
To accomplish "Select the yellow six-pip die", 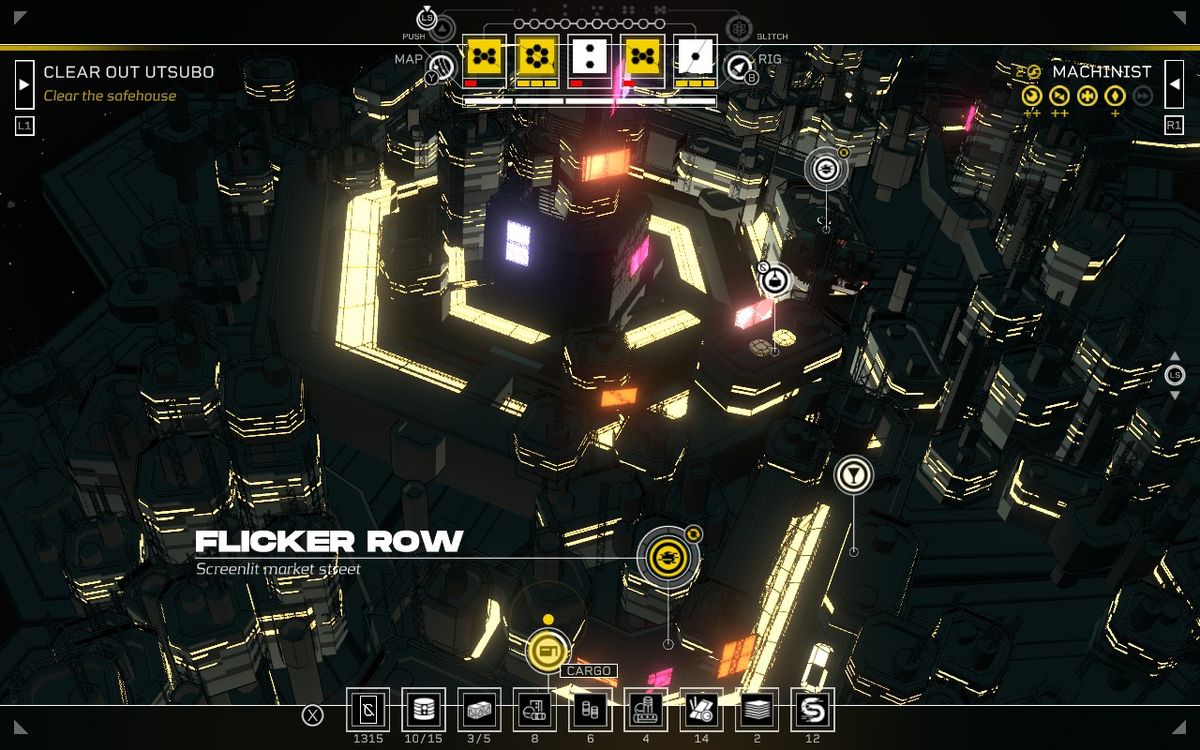I will pos(537,58).
